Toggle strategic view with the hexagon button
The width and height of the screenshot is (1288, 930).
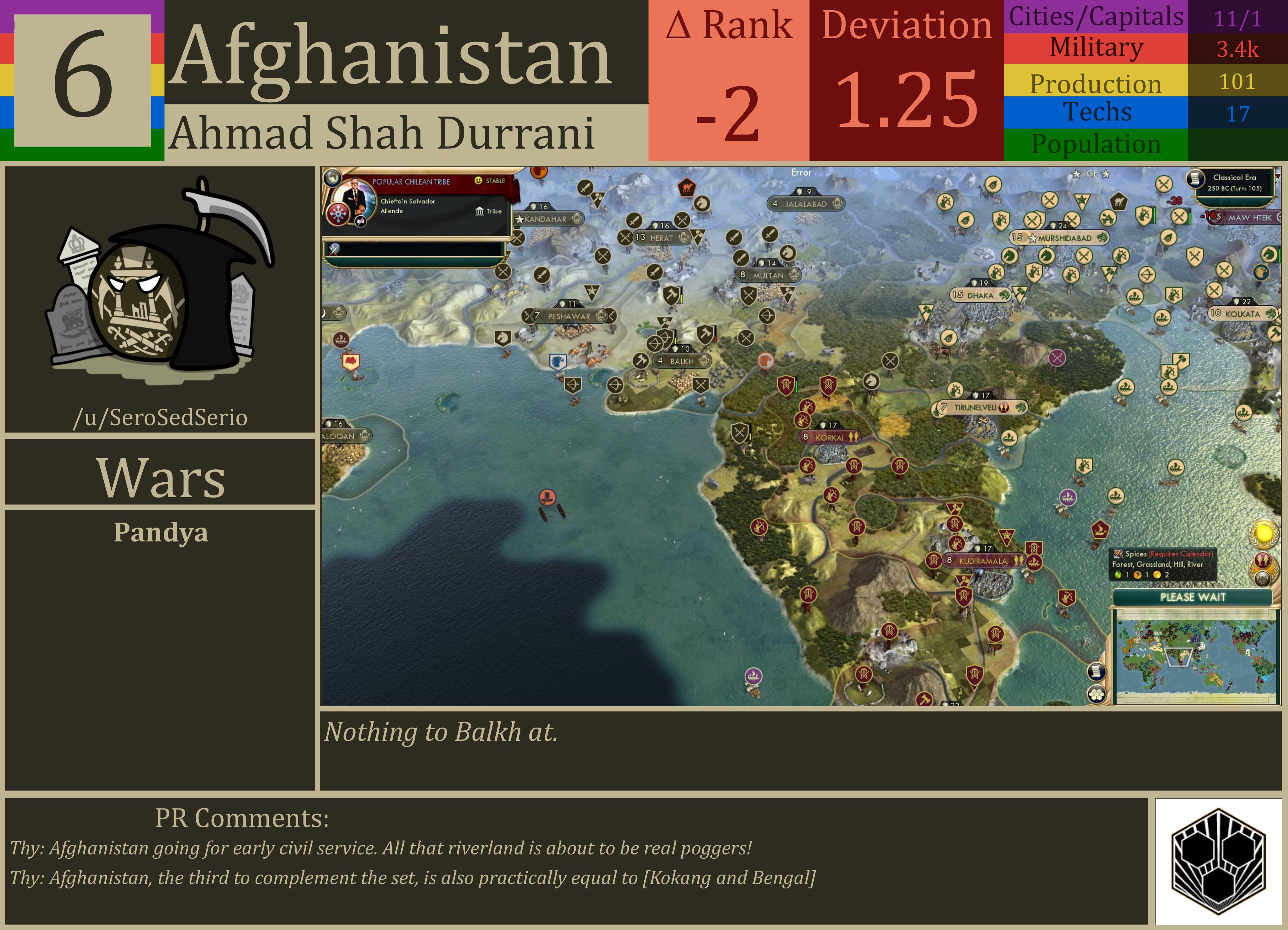pyautogui.click(x=1097, y=694)
